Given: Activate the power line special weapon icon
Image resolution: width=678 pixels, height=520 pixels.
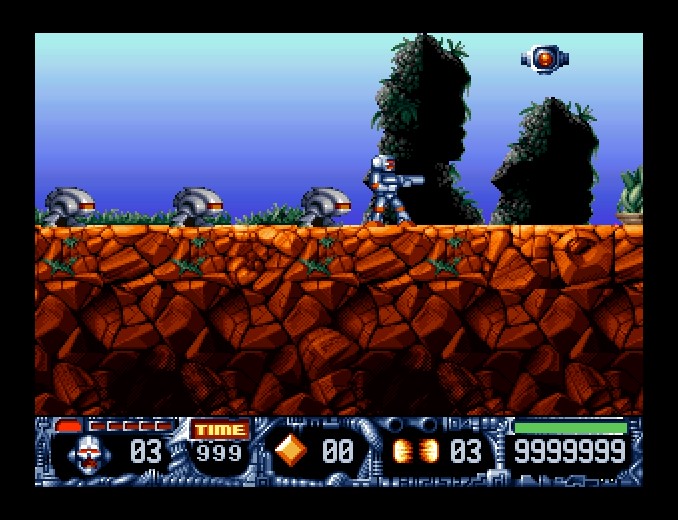Looking at the screenshot, I should coord(415,452).
